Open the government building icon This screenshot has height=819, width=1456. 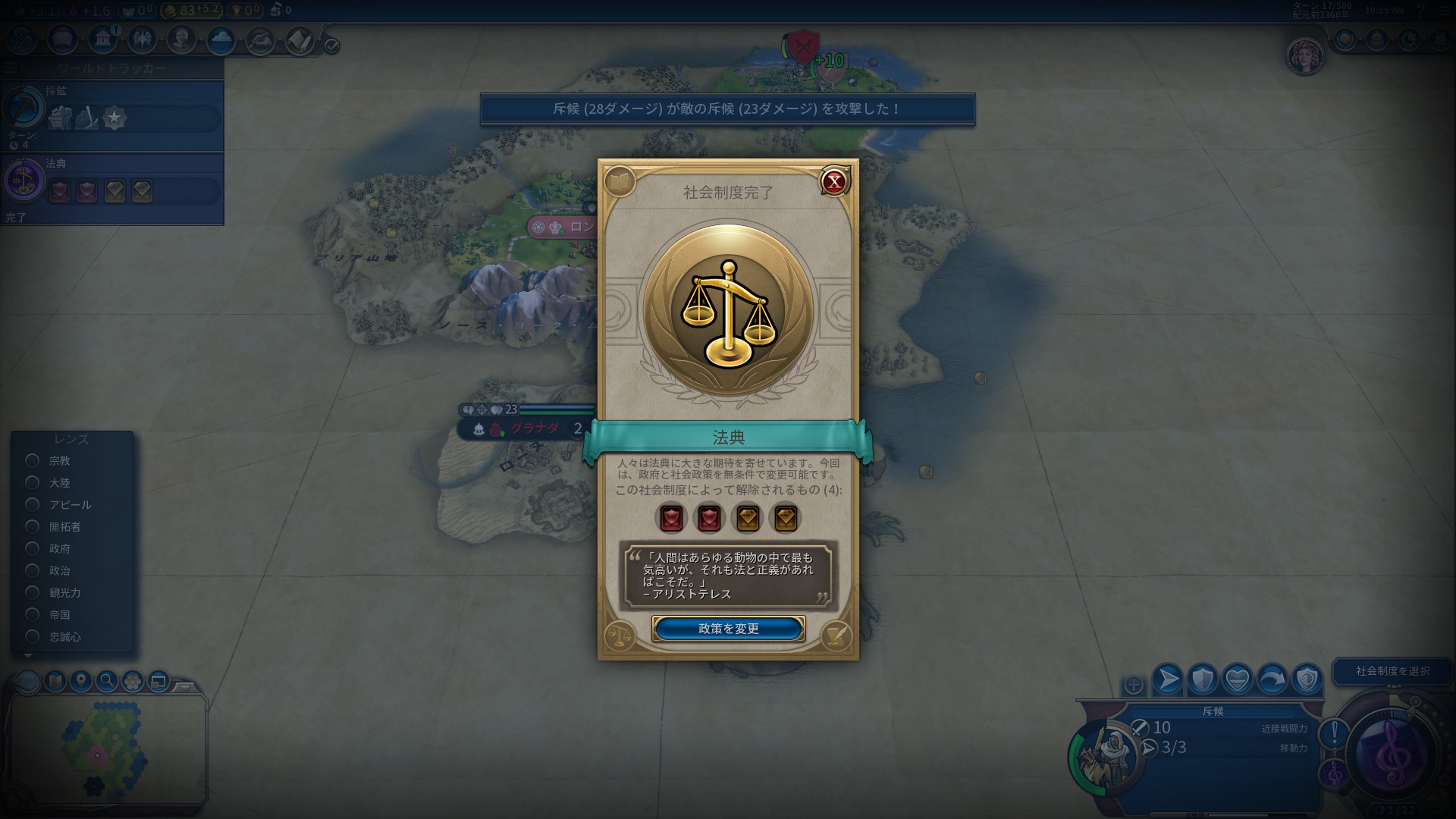click(102, 39)
